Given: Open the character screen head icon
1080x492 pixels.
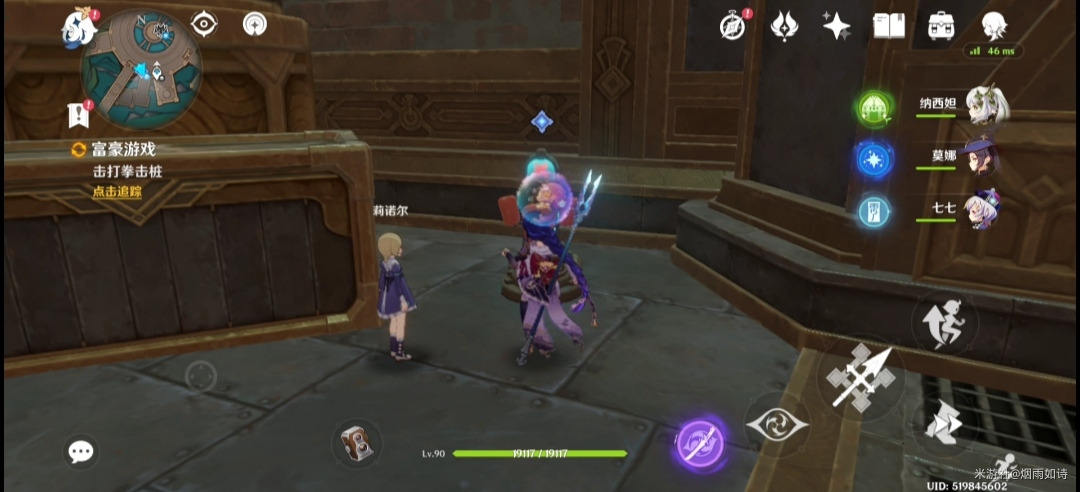Looking at the screenshot, I should click(993, 26).
